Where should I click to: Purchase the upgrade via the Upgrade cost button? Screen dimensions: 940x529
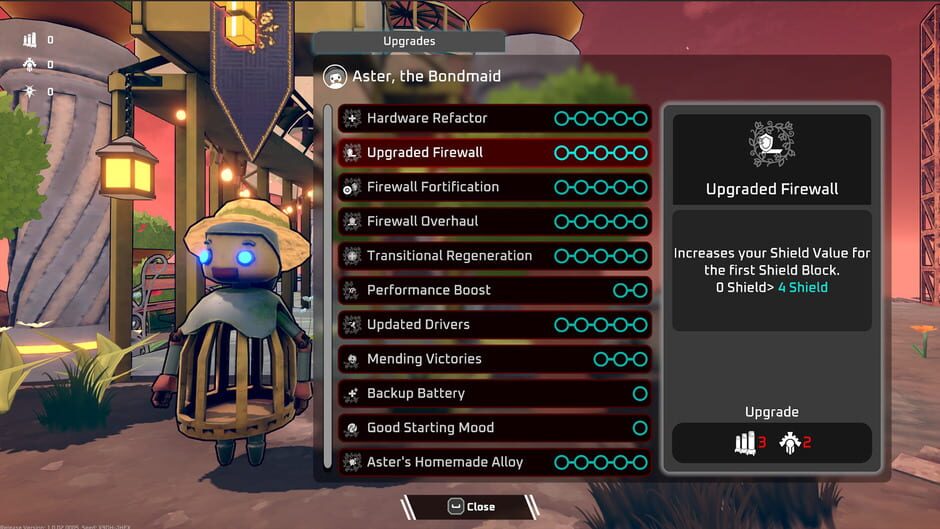click(771, 442)
